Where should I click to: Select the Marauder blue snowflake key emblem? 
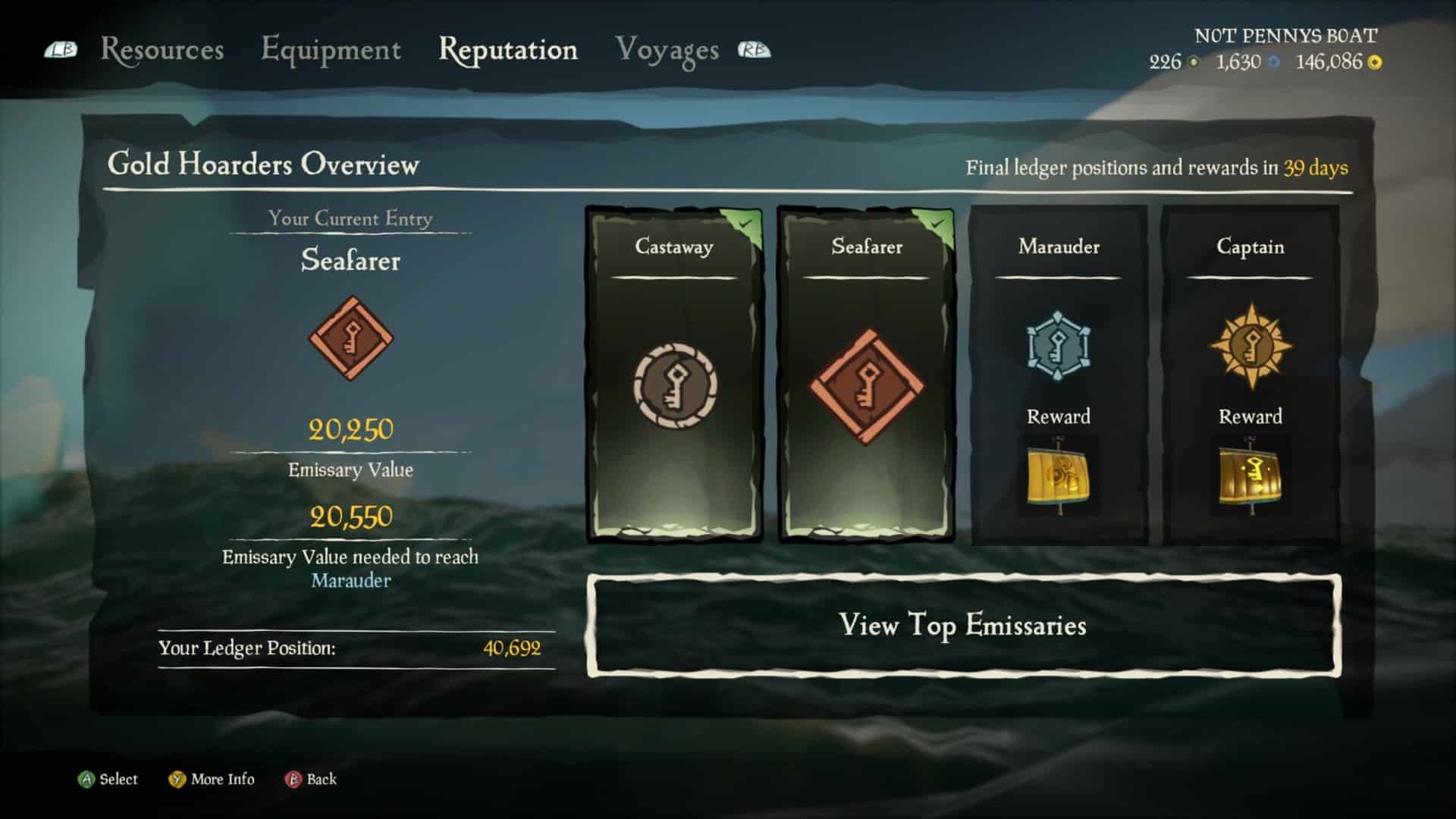click(x=1056, y=345)
